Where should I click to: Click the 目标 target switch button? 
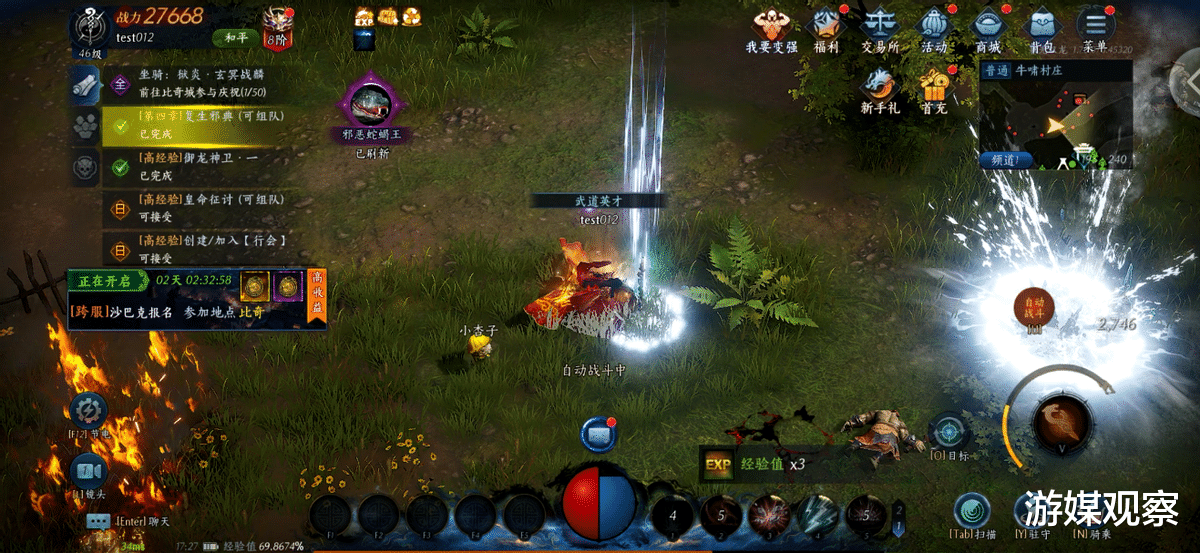tap(947, 432)
